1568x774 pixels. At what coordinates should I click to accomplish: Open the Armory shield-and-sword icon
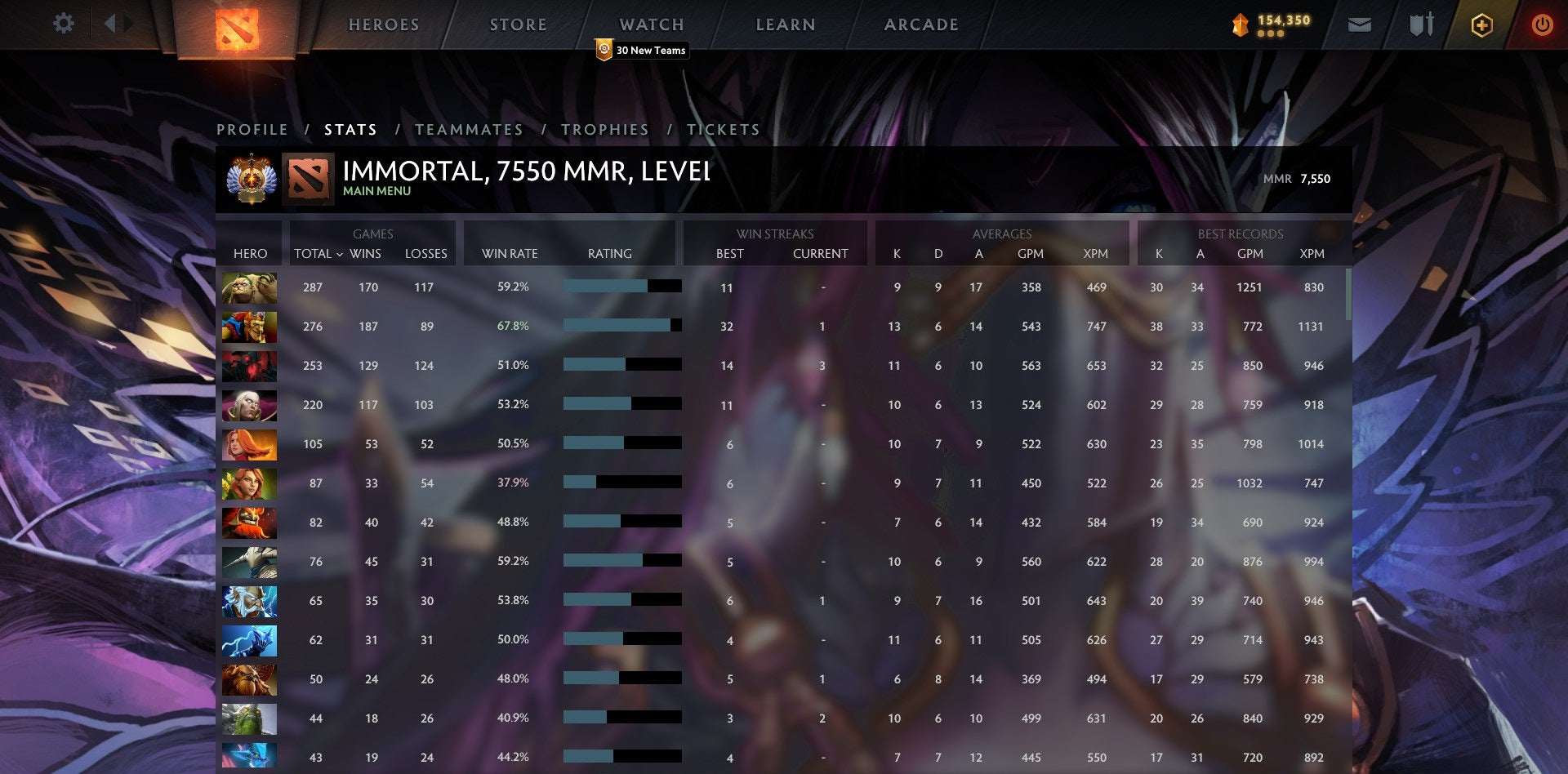[1421, 24]
